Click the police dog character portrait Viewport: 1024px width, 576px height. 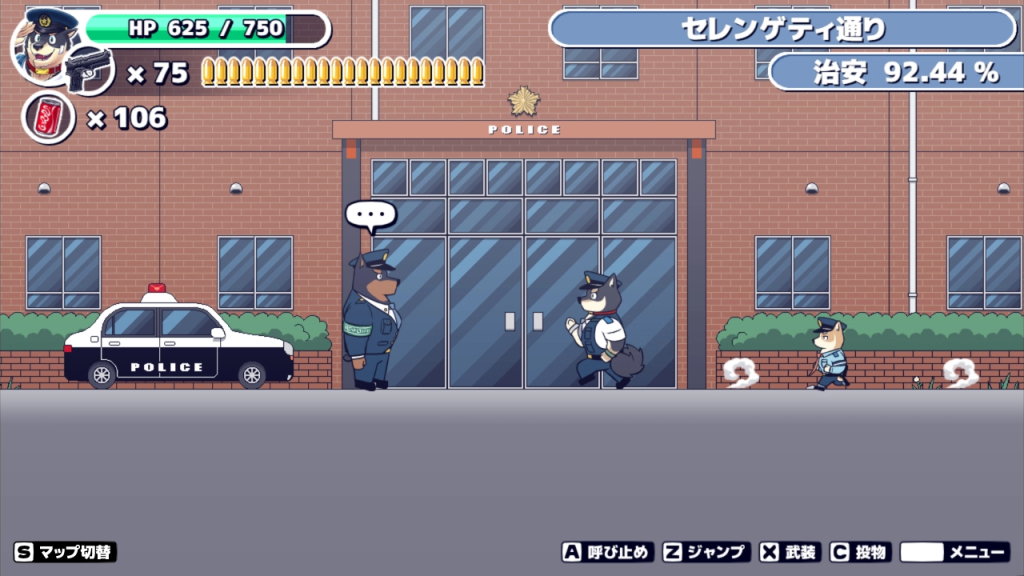click(x=46, y=46)
